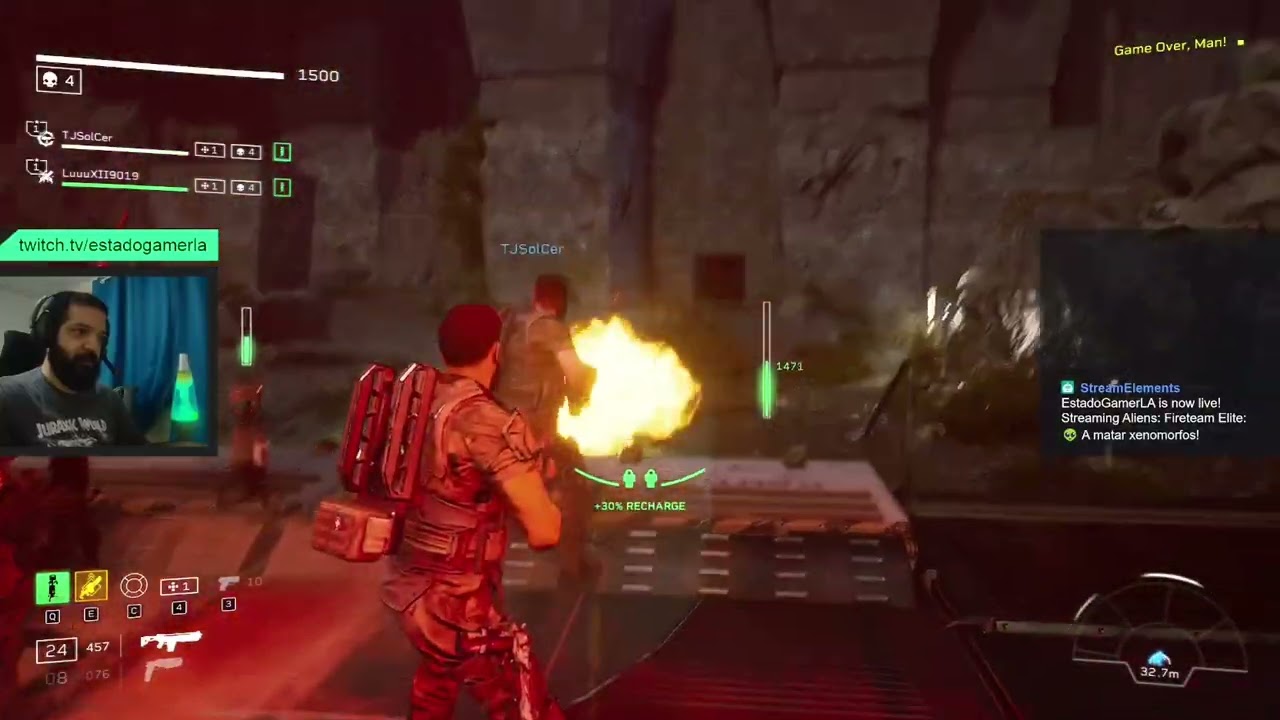
Task: Select teammate LuuuXII9019 in squad list
Action: 100,175
